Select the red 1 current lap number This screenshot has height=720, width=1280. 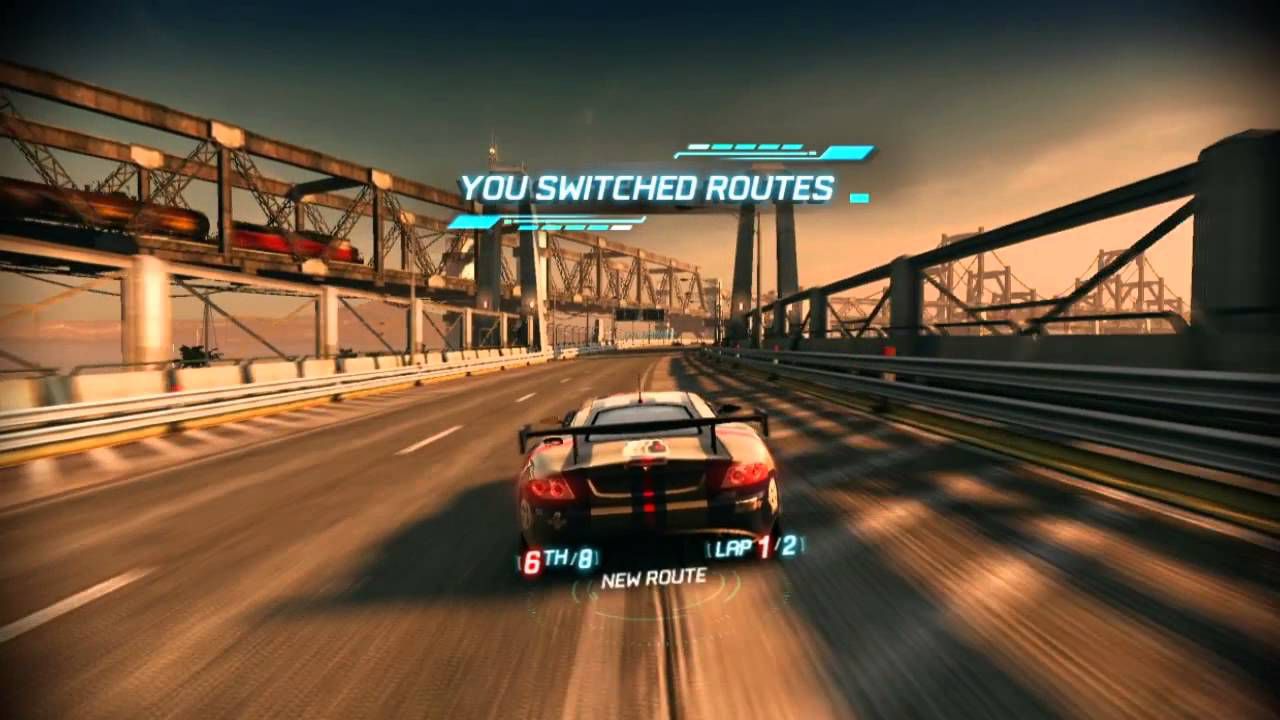point(764,546)
